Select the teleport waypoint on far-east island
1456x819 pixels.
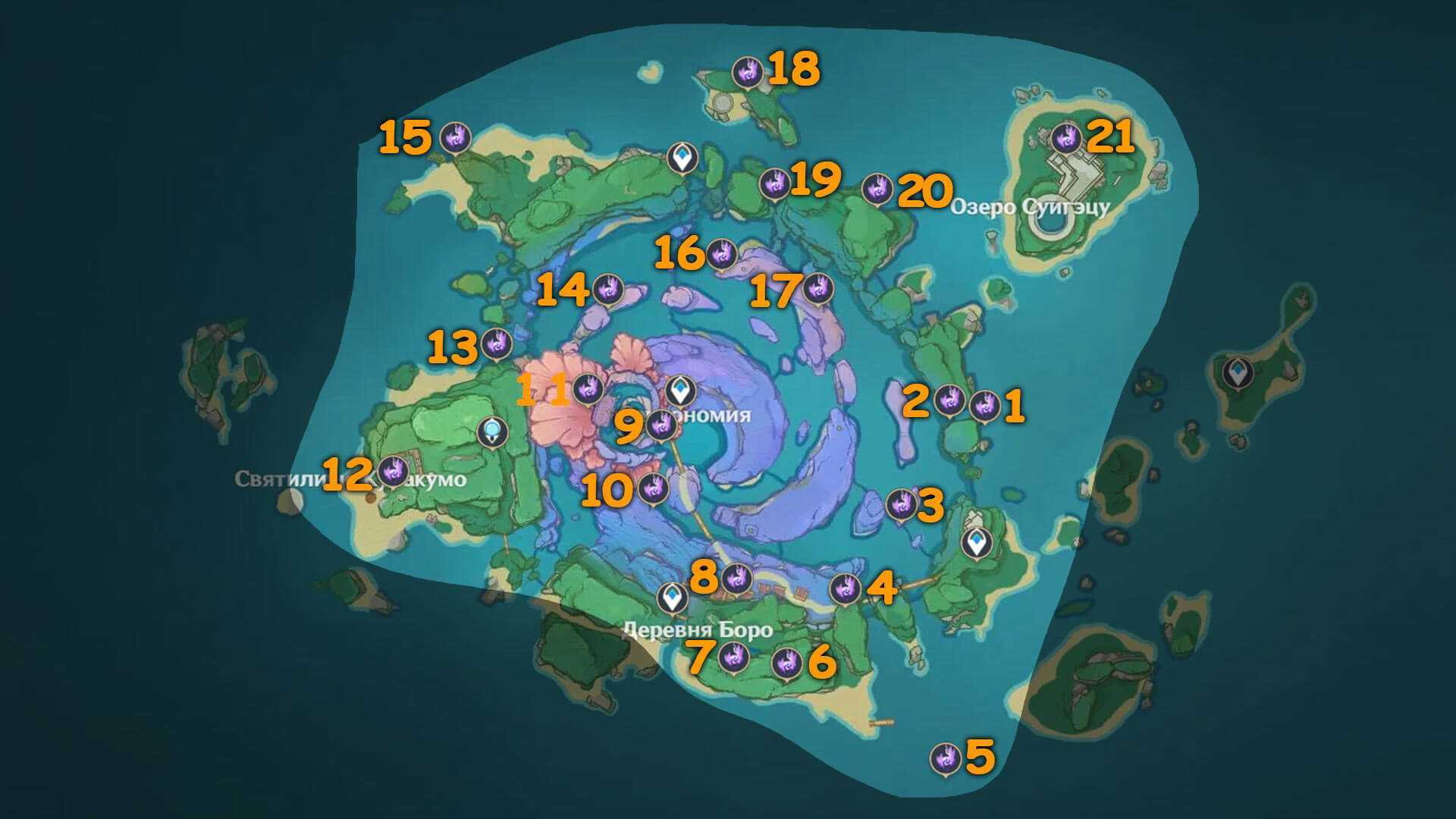tap(1238, 372)
